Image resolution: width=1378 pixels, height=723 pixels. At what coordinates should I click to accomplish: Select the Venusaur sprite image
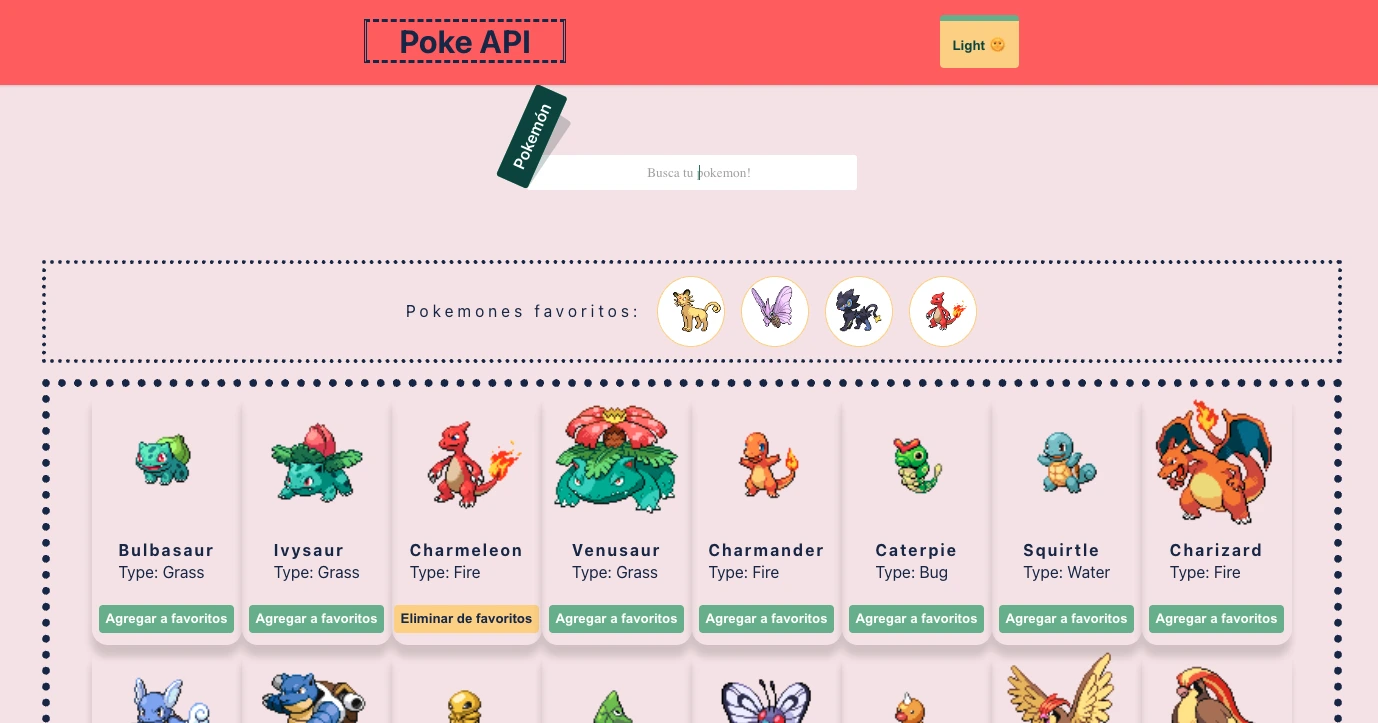pyautogui.click(x=616, y=460)
